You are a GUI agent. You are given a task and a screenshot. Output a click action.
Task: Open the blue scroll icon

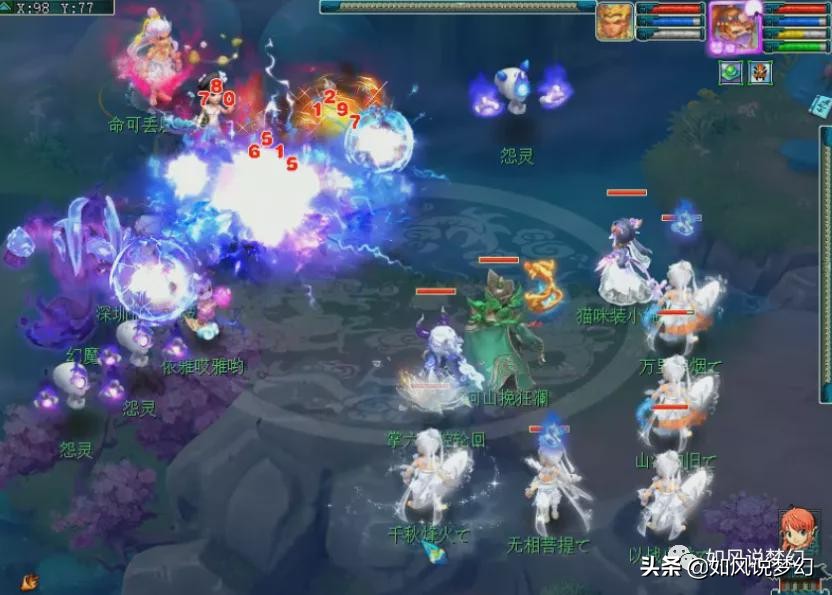coord(821,105)
